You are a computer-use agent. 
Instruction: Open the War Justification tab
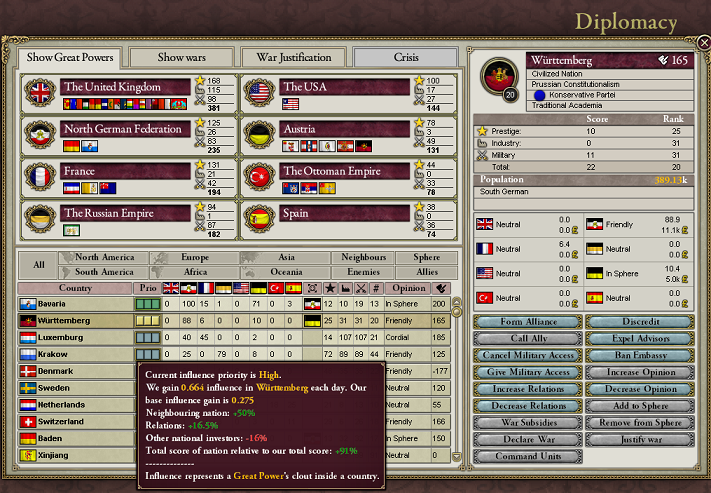[293, 57]
